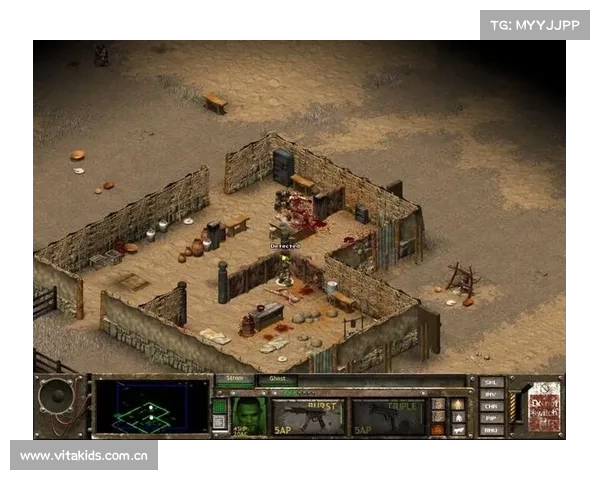Image resolution: width=600 pixels, height=480 pixels.
Task: Open the SKL skills panel
Action: pyautogui.click(x=490, y=382)
